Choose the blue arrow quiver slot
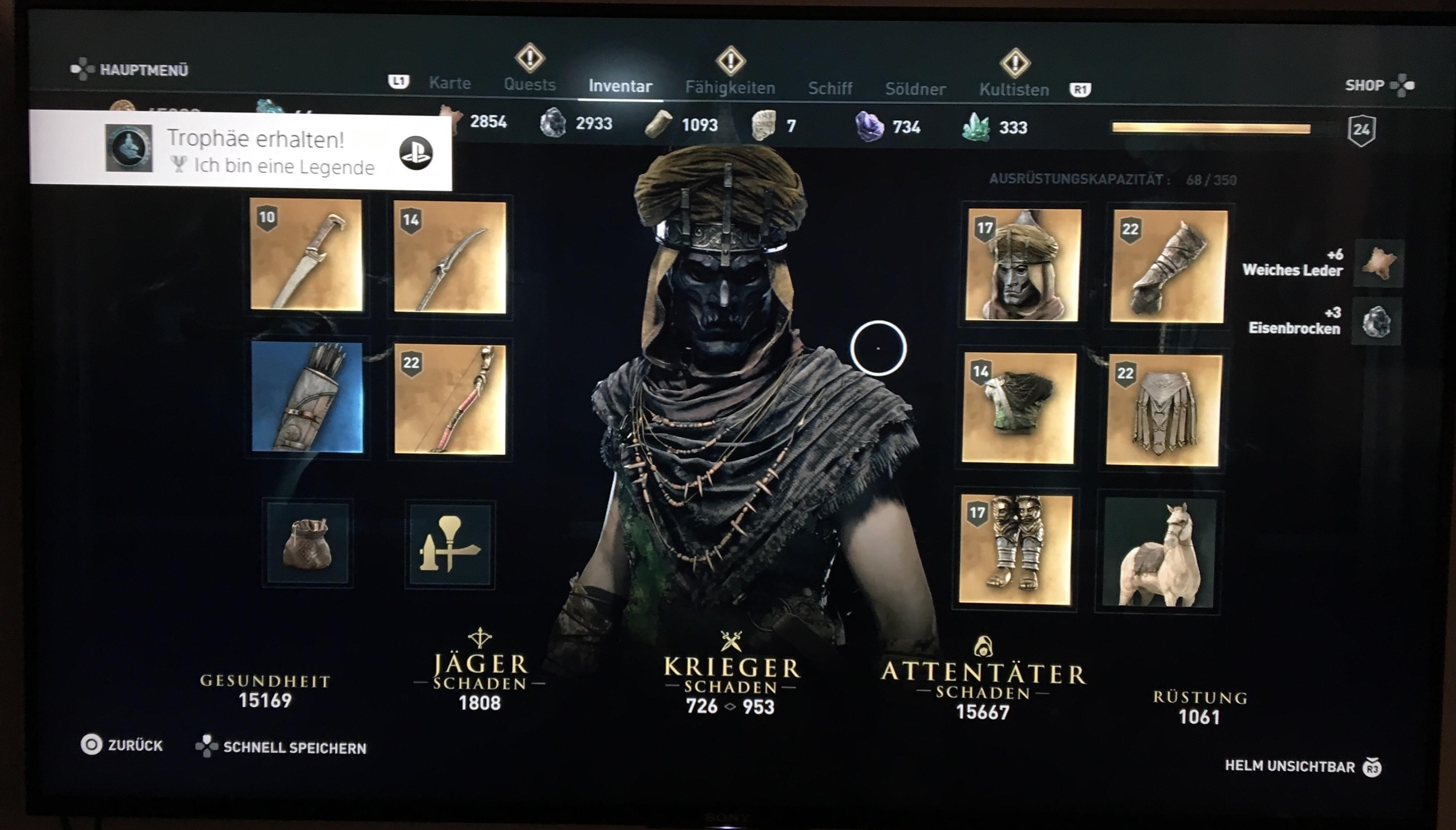The image size is (1456, 830). (307, 397)
